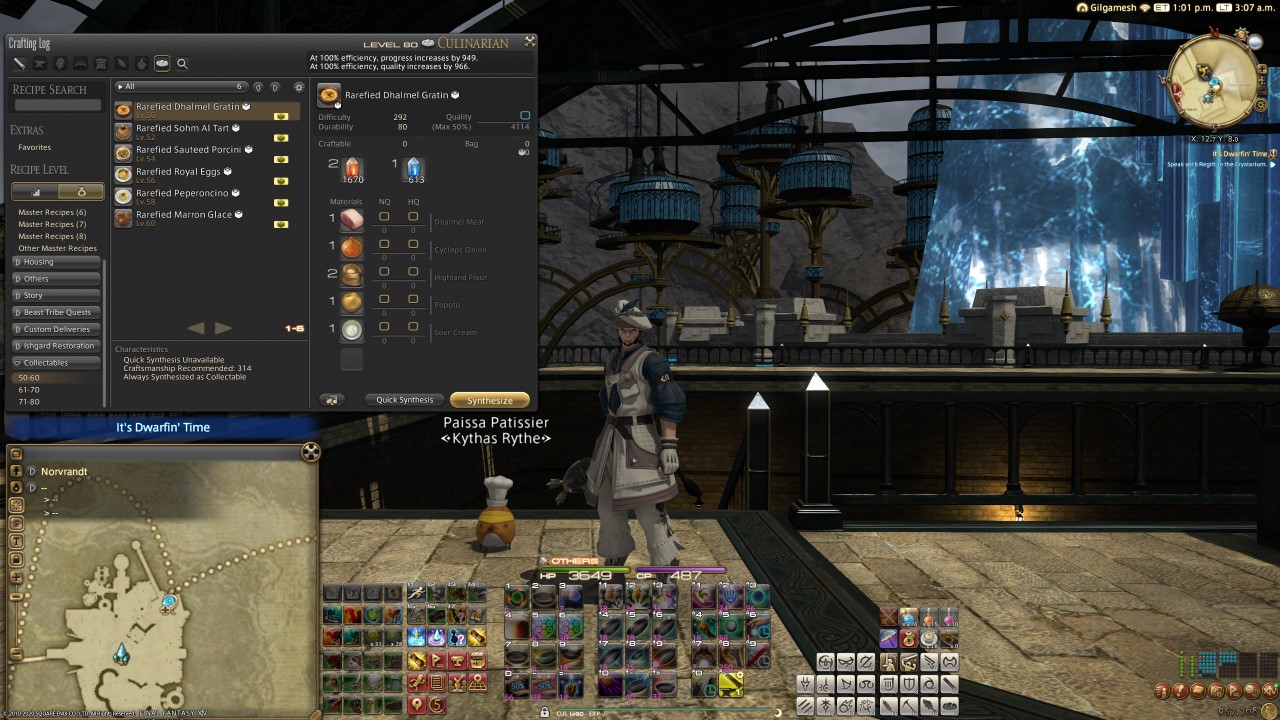1280x720 pixels.
Task: Open the recipe search magnifier icon
Action: tap(182, 63)
